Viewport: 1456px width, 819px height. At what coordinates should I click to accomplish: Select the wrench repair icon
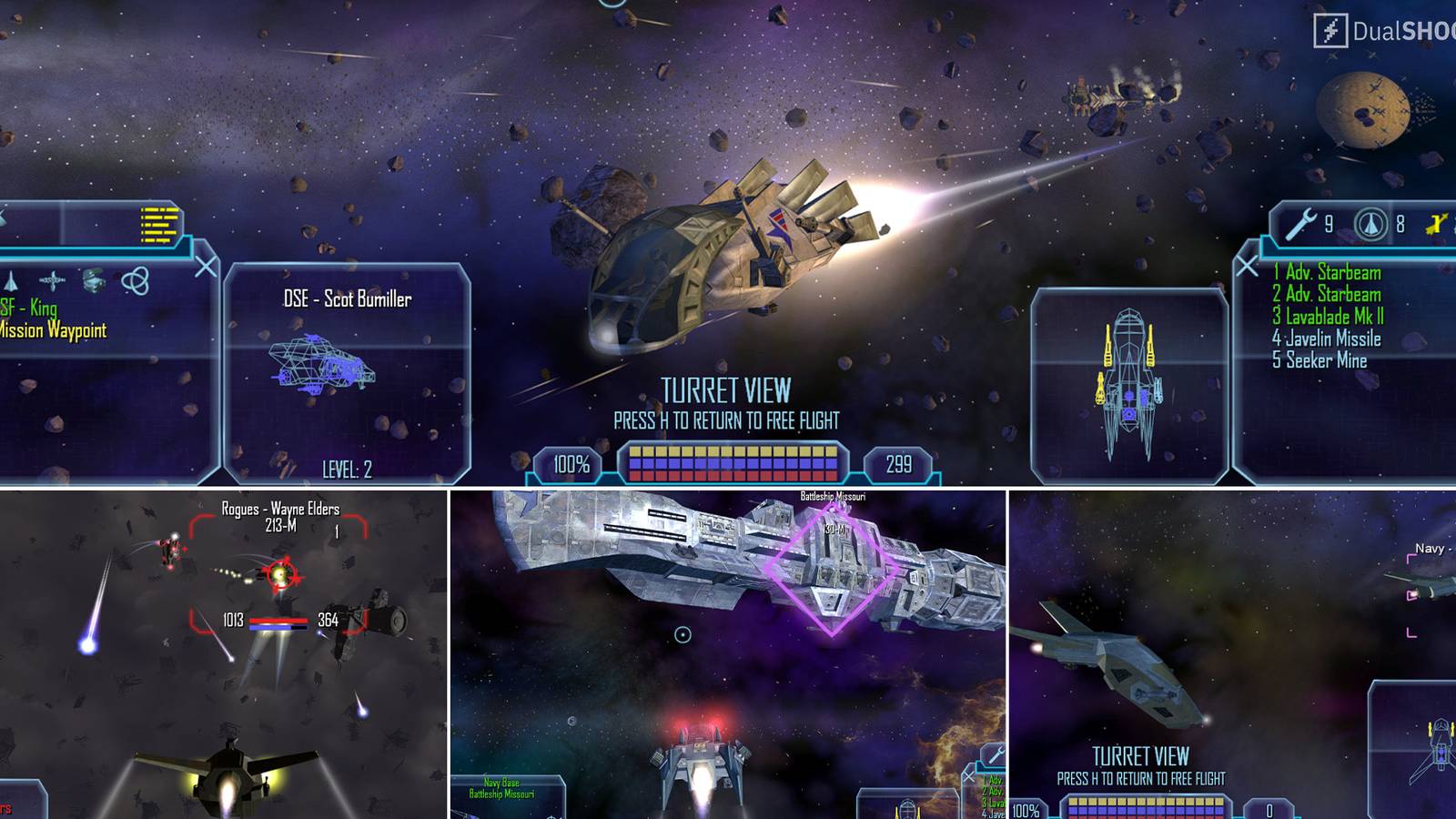(1301, 224)
